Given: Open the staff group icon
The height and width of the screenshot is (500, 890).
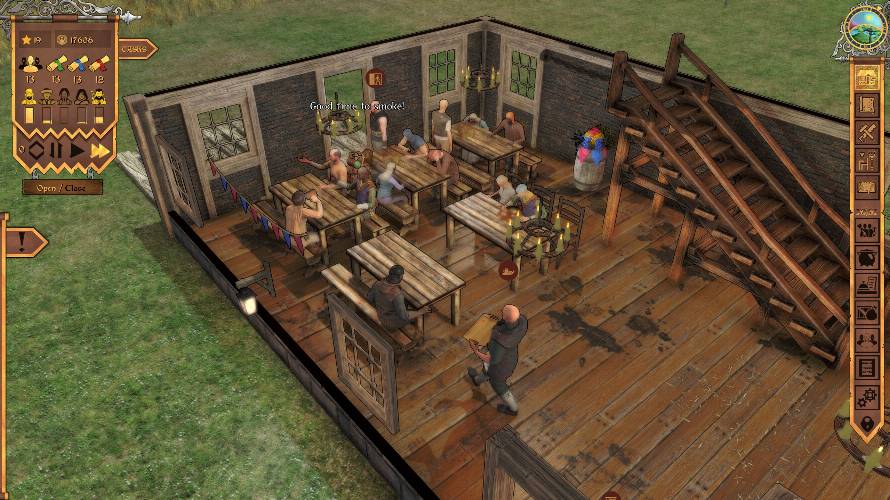Looking at the screenshot, I should [867, 230].
